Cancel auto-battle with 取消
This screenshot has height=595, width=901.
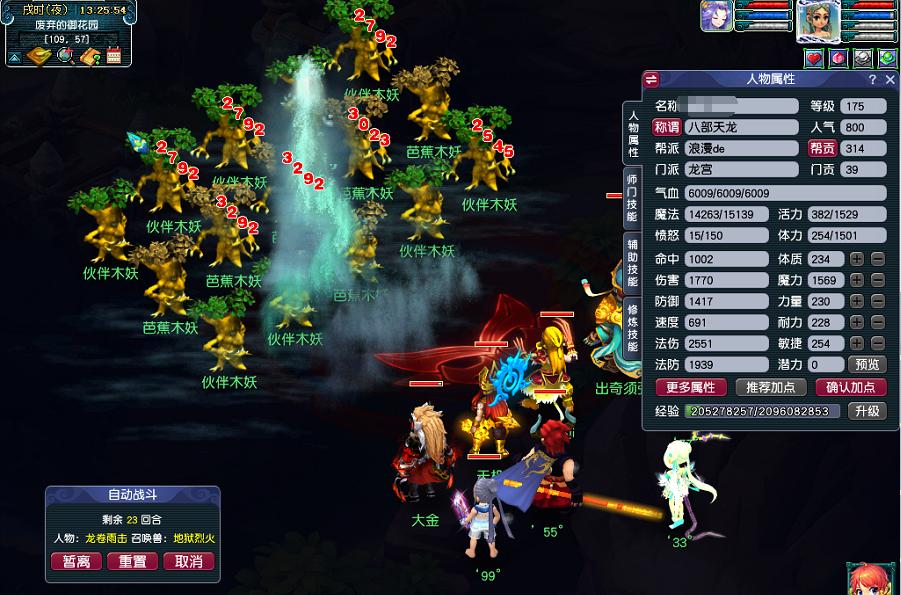click(188, 561)
